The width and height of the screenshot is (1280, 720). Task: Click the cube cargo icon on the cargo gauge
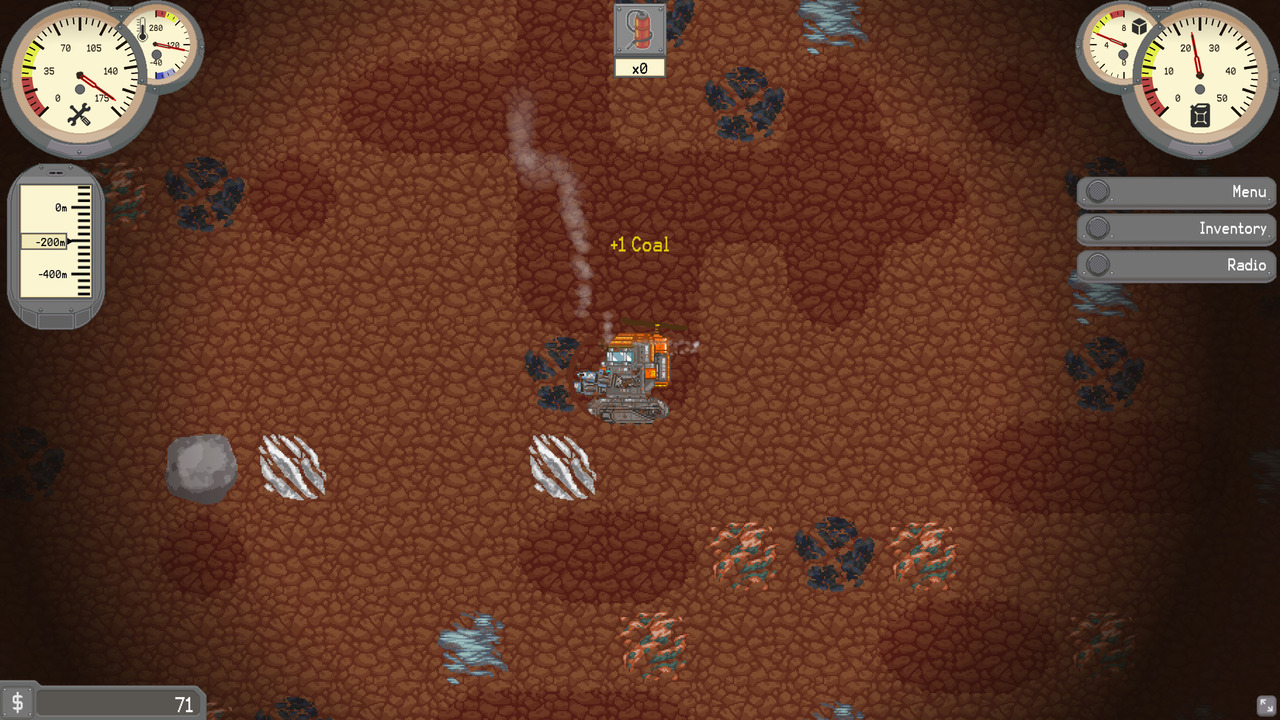pos(1139,28)
